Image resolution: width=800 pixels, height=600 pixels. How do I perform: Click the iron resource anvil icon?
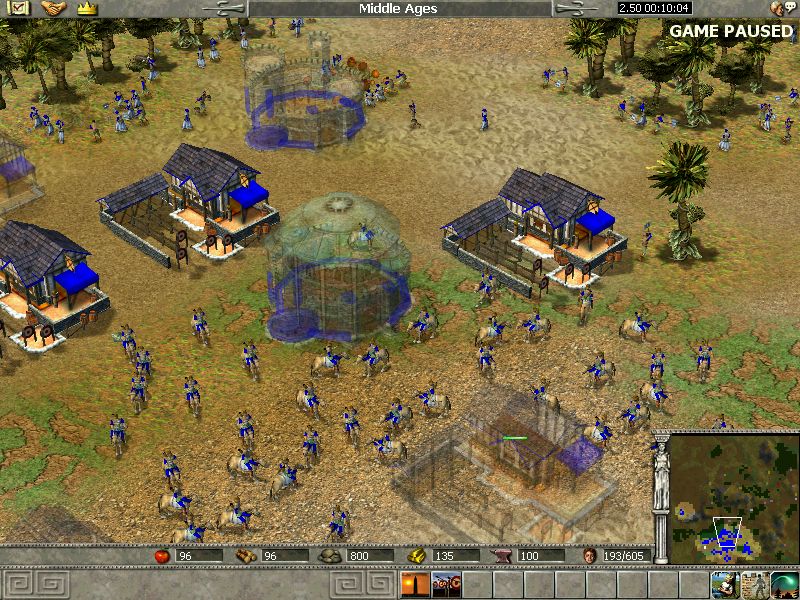point(503,555)
